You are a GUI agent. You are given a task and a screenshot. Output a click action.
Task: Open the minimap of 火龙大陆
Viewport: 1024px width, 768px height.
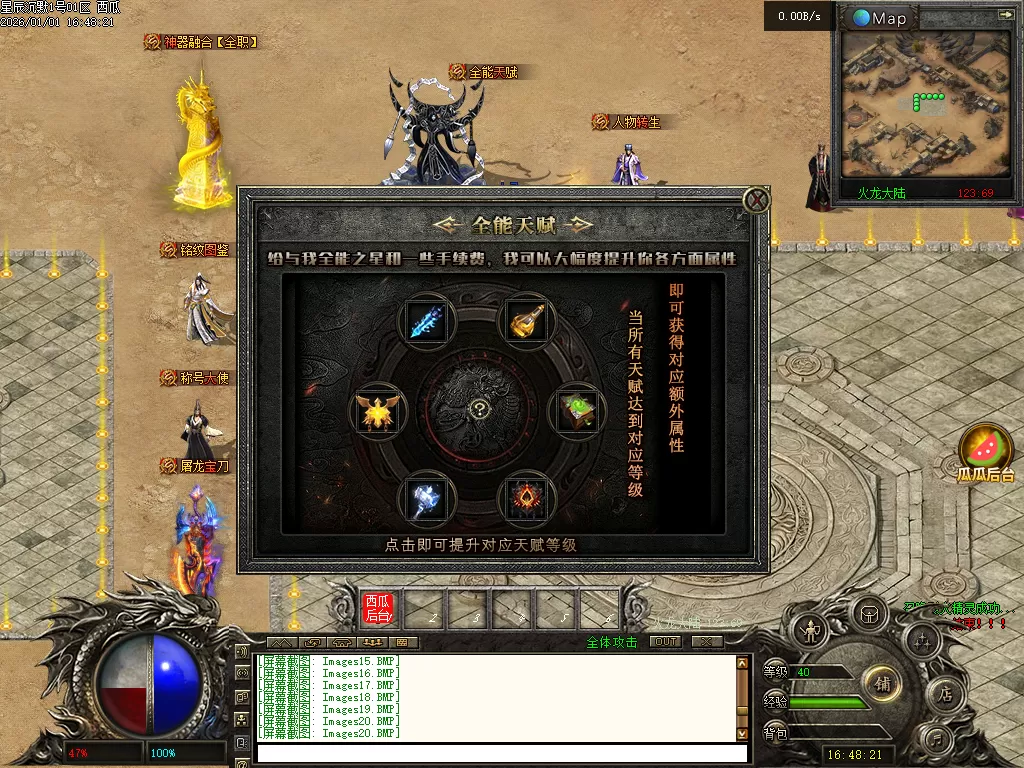924,105
